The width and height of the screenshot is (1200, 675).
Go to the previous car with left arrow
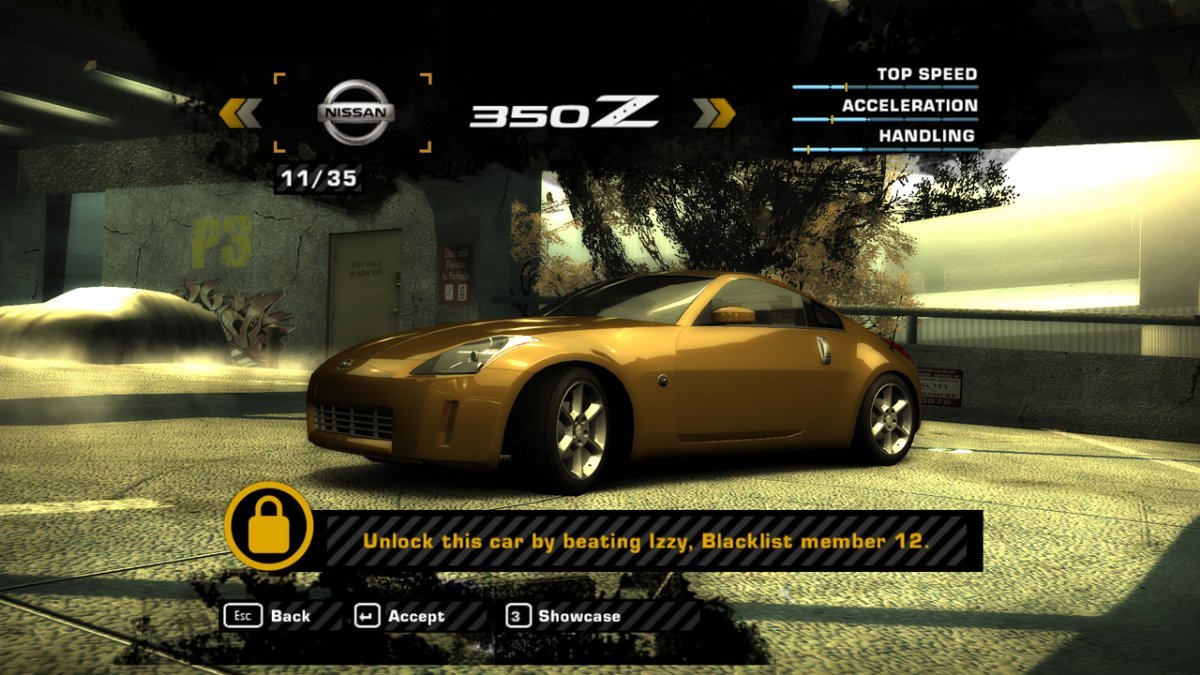pyautogui.click(x=240, y=113)
